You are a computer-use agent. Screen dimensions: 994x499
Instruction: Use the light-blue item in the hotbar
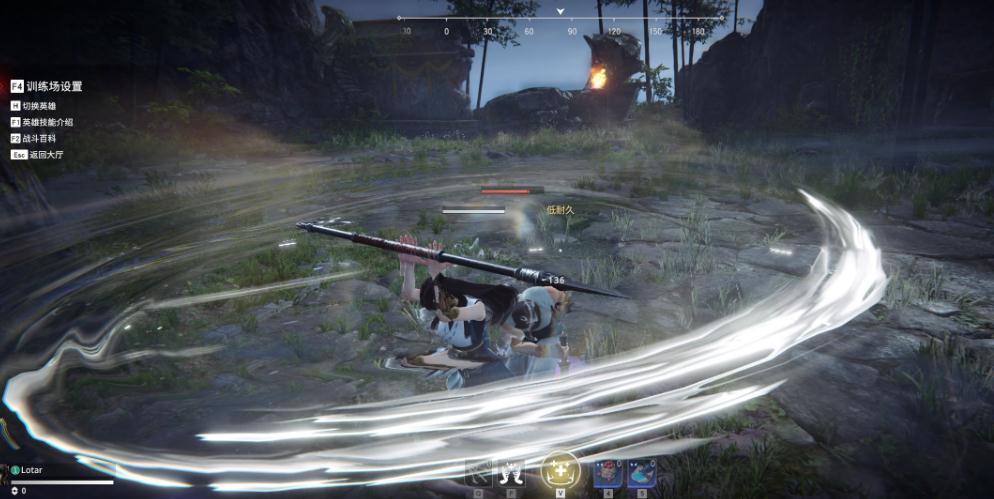[x=641, y=472]
